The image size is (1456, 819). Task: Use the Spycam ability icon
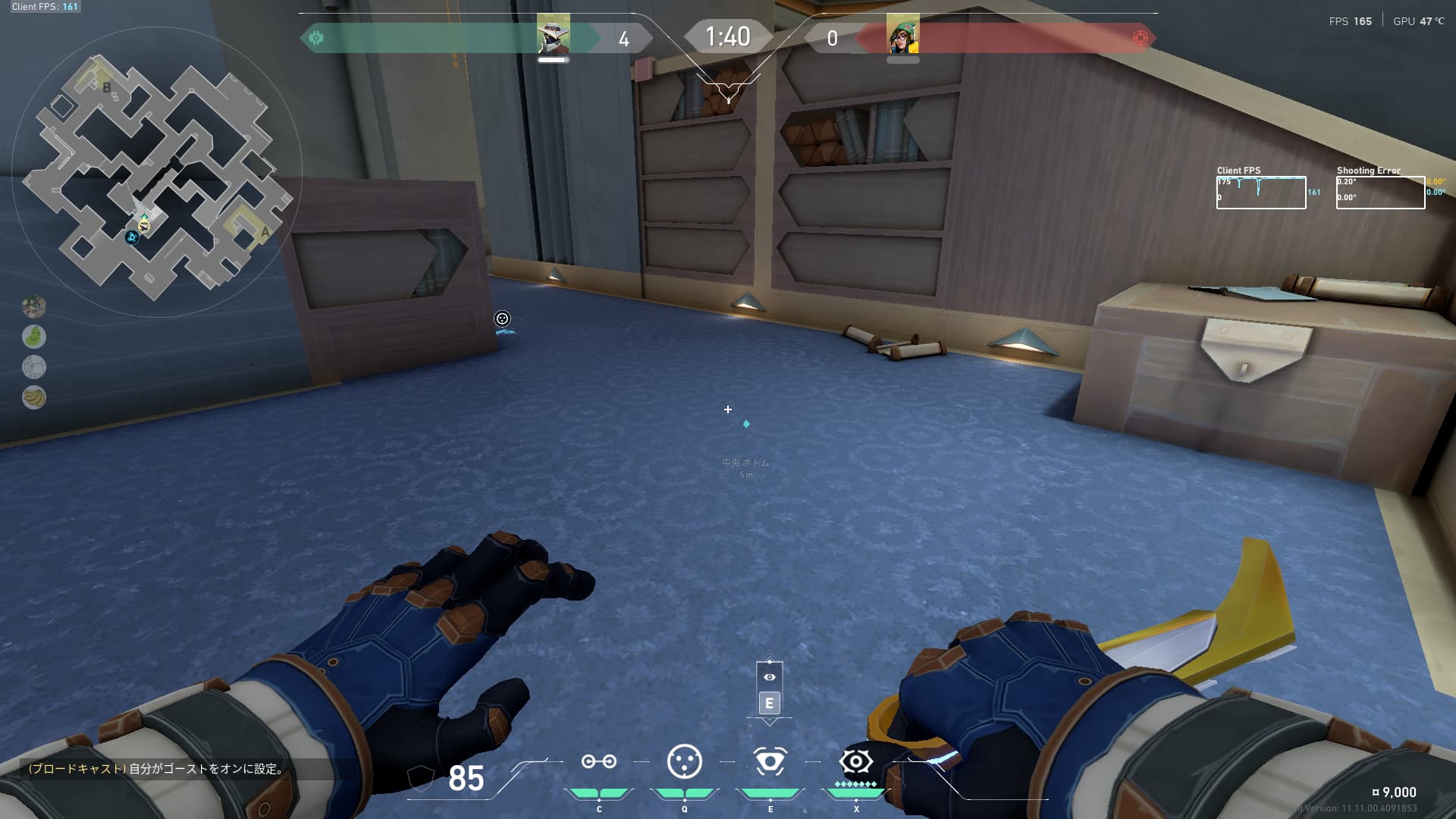tap(770, 761)
